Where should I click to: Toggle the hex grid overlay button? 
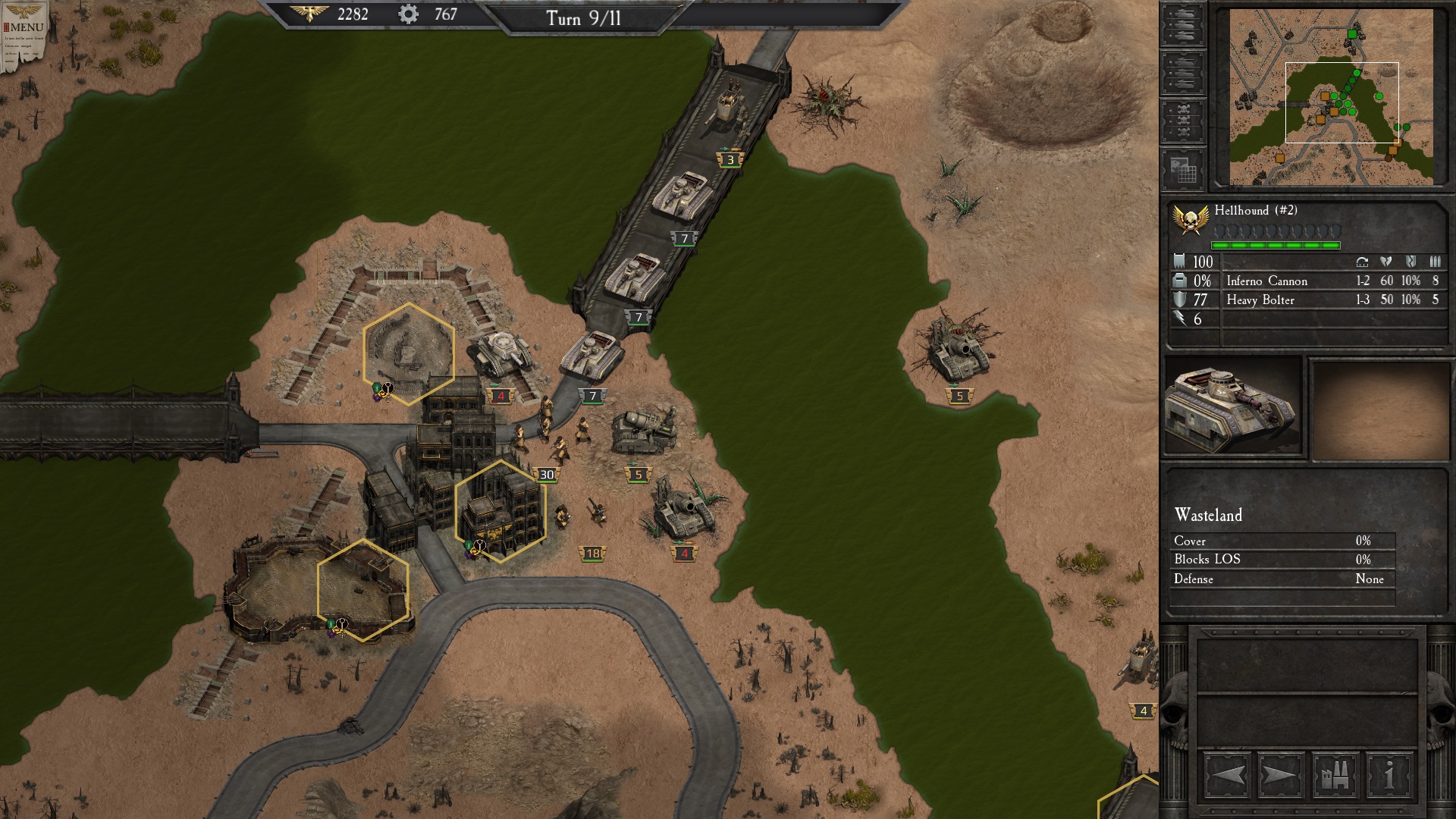(x=1182, y=169)
